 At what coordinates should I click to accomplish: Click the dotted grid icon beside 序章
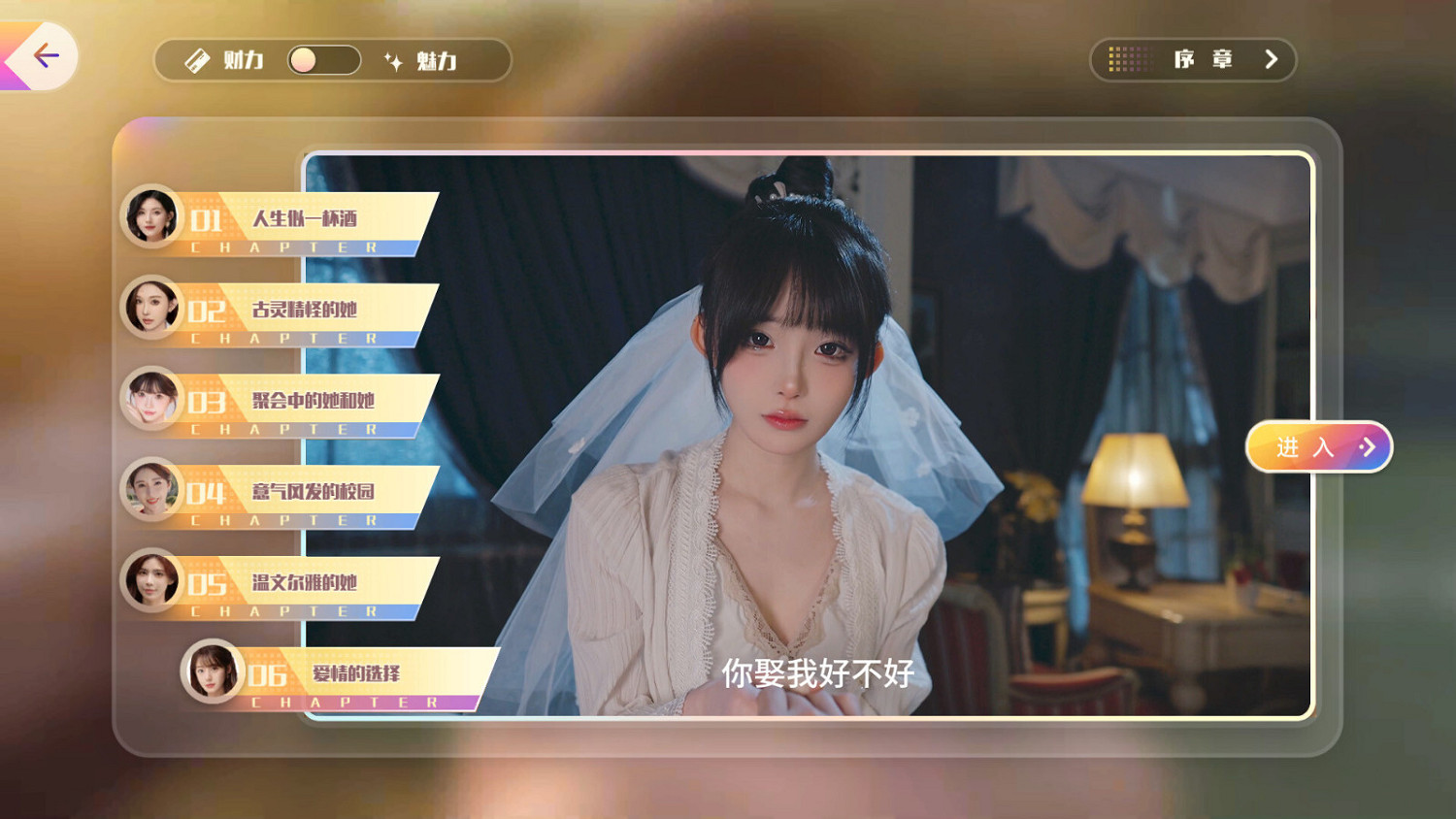pos(1129,59)
